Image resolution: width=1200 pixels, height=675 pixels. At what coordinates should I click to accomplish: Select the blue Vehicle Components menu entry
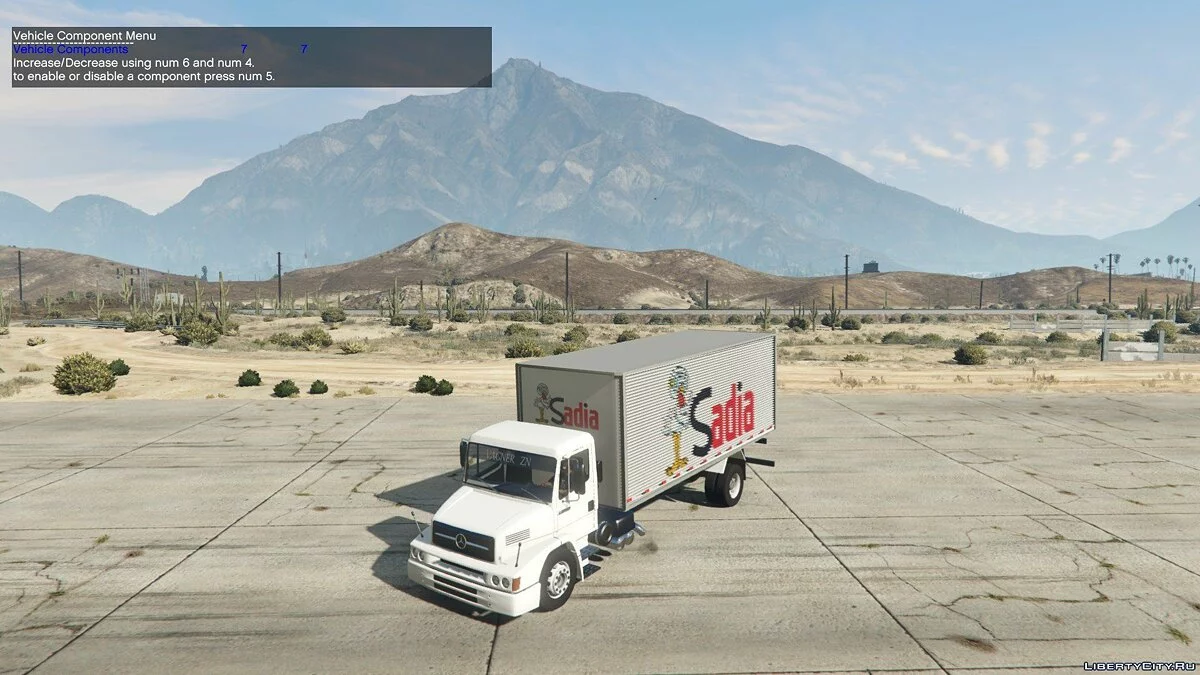71,49
